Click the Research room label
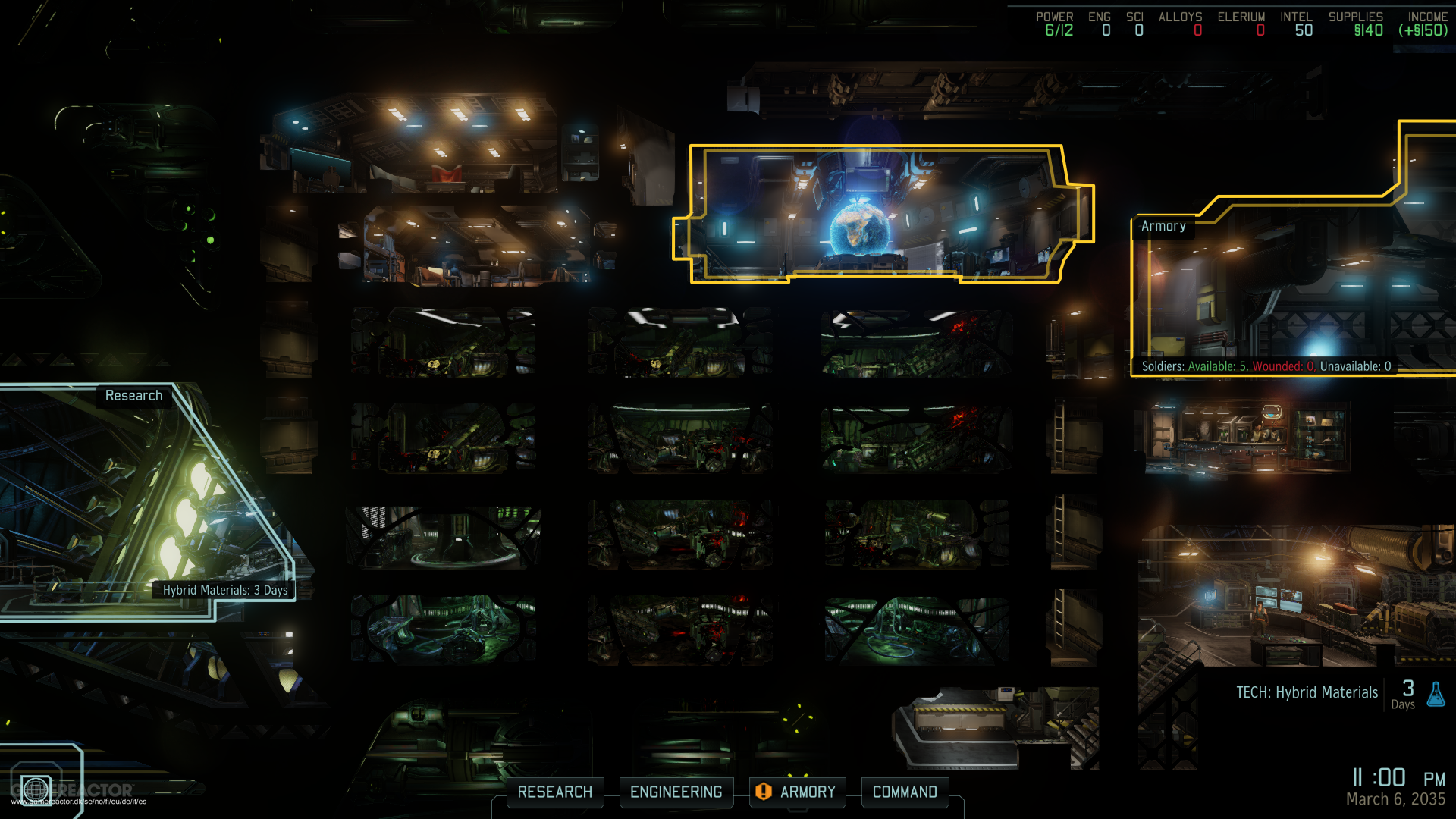Viewport: 1456px width, 819px height. tap(133, 396)
